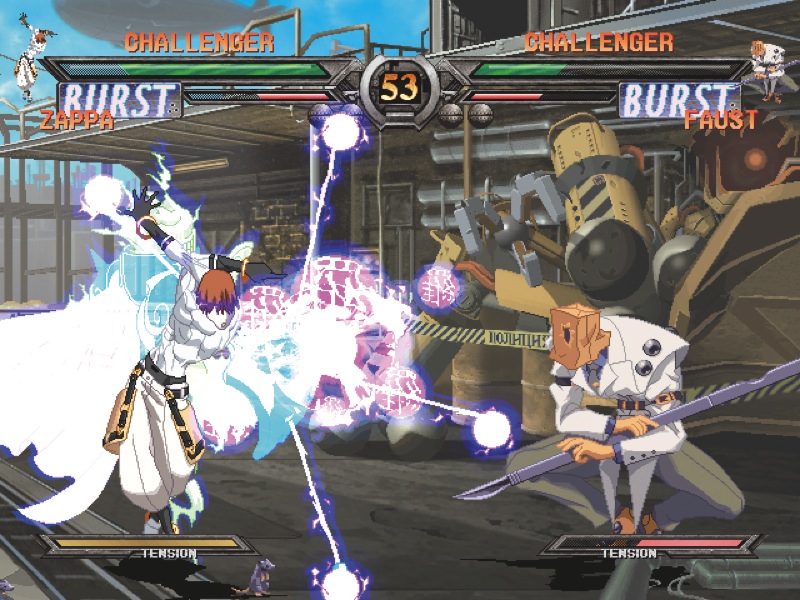The image size is (800, 600).
Task: Select the BURST badge above Zappa's name
Action: pos(119,100)
